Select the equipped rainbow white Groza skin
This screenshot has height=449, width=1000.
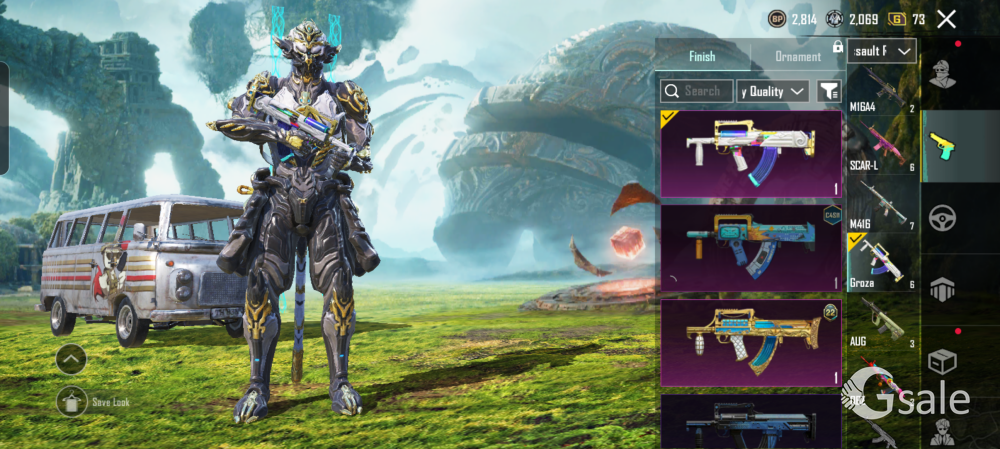point(751,153)
